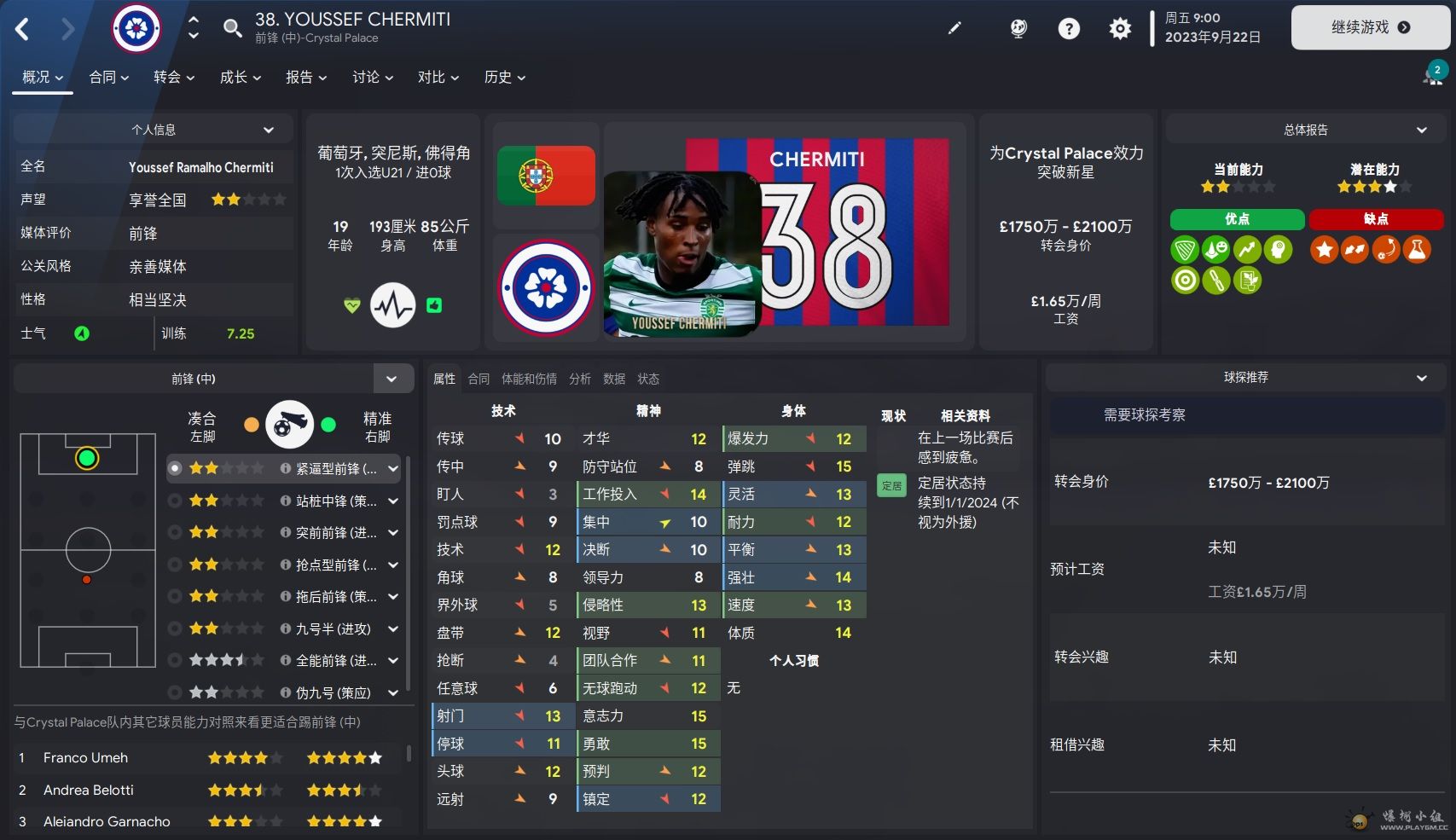Expand the 总体报告 panel dropdown
Viewport: 1456px width, 840px height.
coord(1421,130)
